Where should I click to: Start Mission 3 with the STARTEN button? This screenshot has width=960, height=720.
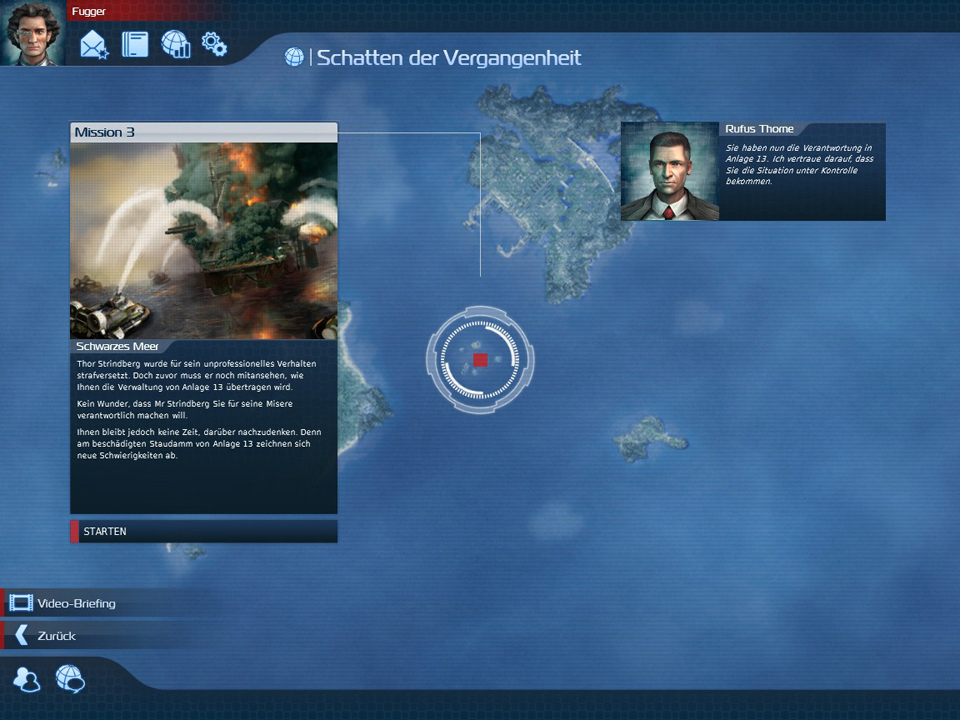tap(203, 531)
